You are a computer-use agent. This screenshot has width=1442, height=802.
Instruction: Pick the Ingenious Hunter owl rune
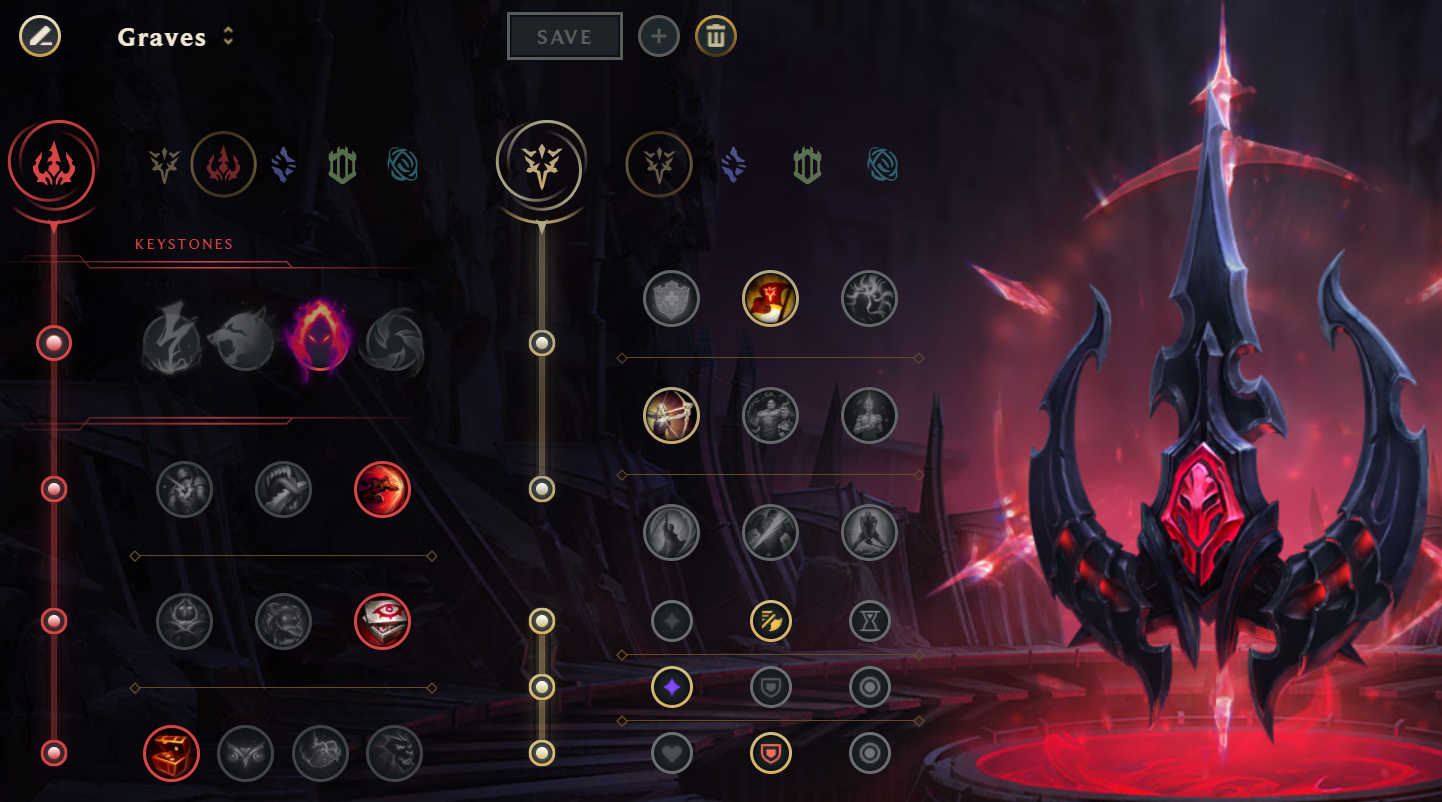246,753
